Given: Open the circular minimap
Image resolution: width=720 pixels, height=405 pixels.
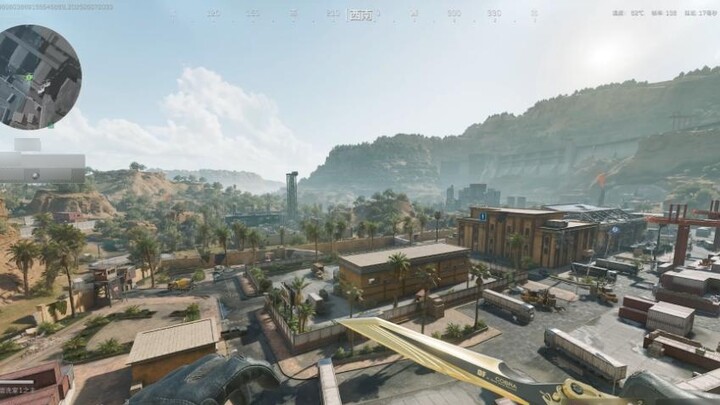Looking at the screenshot, I should coord(38,77).
